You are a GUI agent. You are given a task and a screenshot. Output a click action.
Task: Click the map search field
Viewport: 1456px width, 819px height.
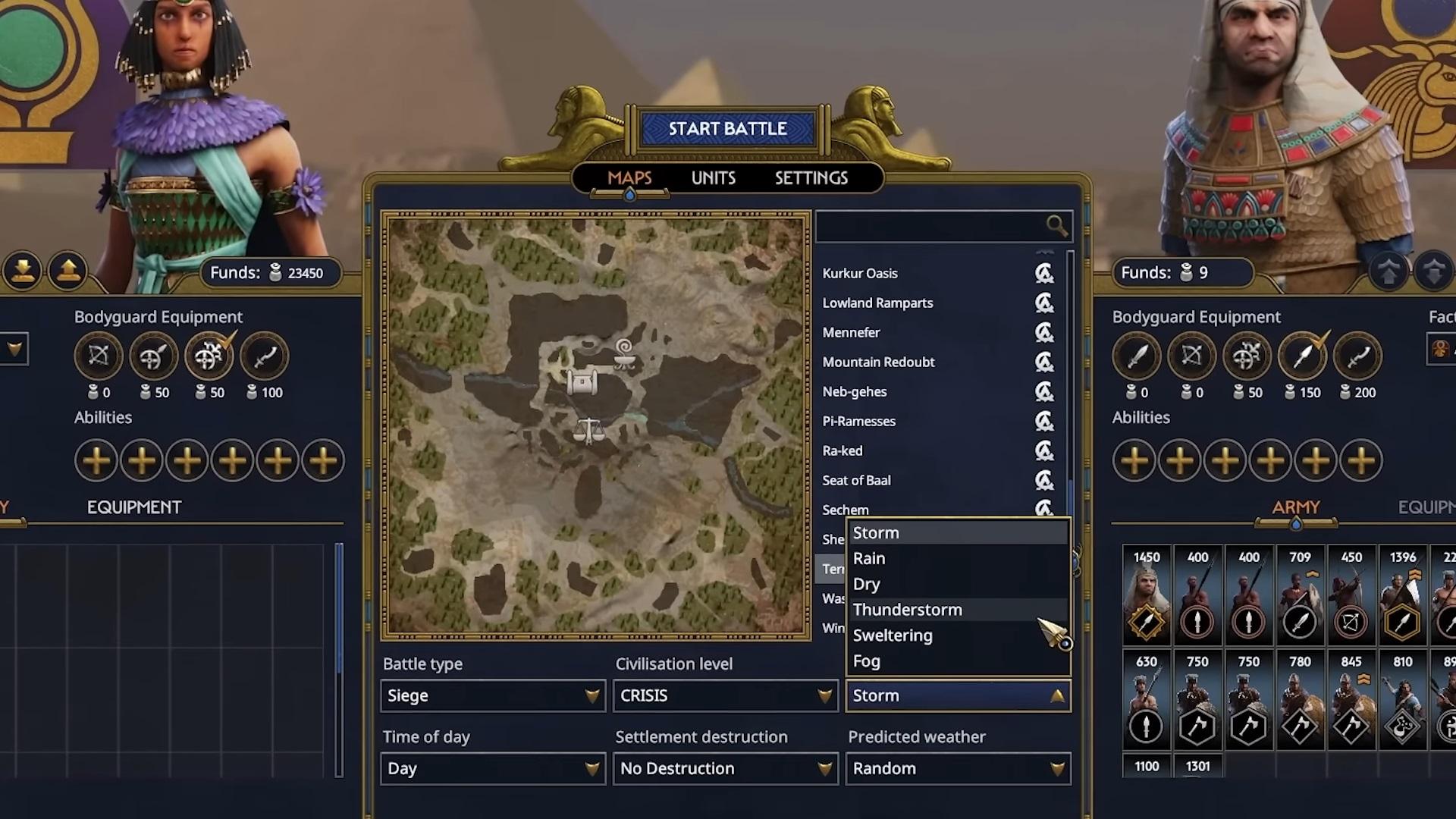click(x=933, y=226)
